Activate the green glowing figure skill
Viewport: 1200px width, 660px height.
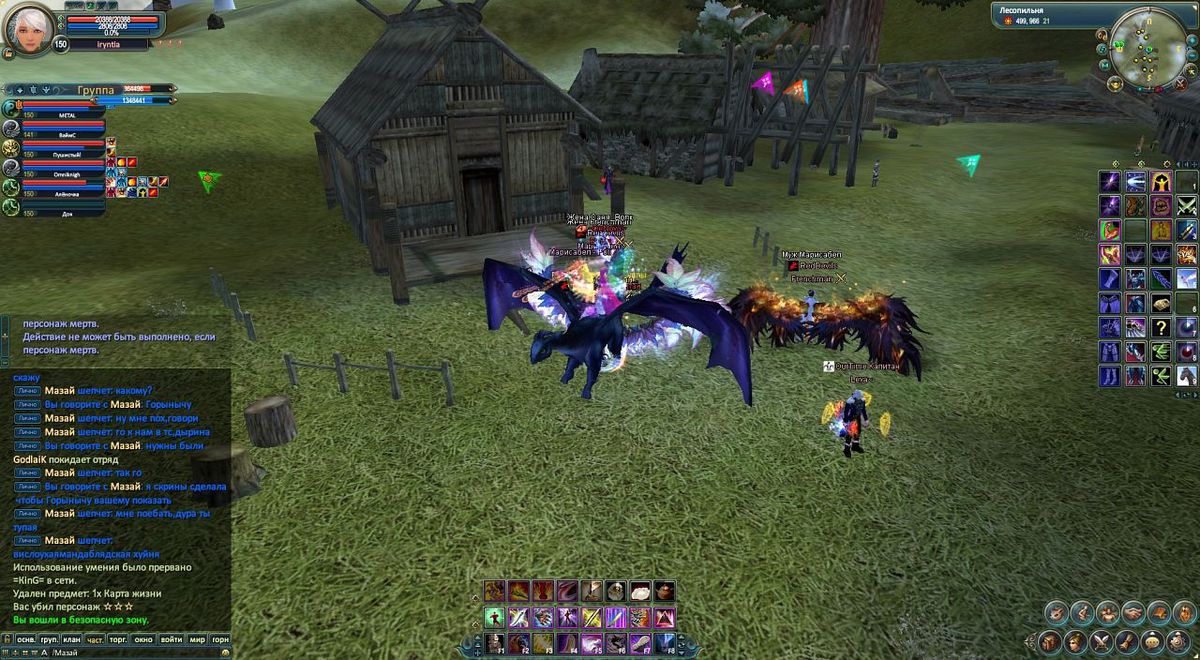click(495, 617)
